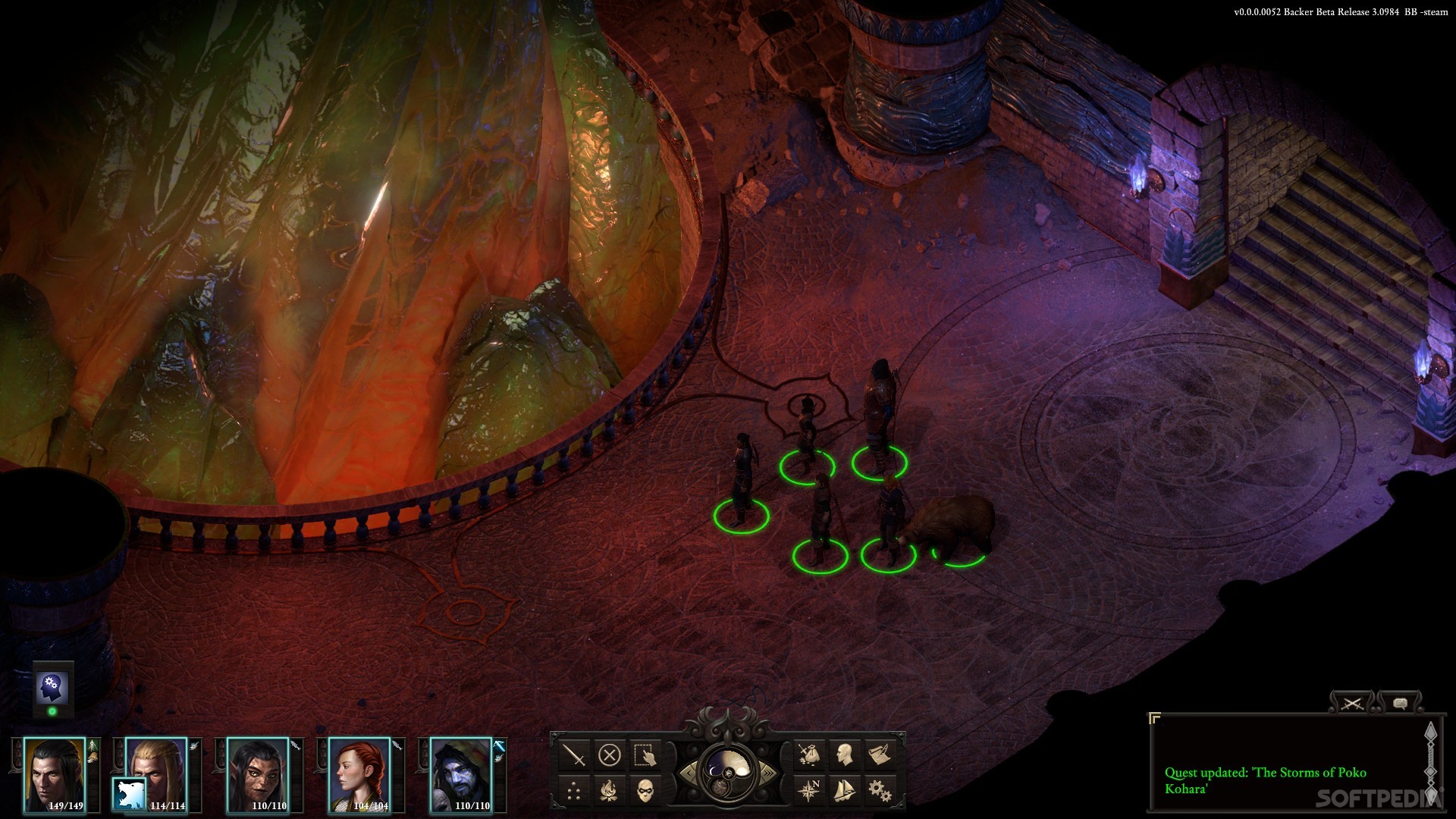Open the character sheet head icon
1456x819 pixels.
pos(843,755)
